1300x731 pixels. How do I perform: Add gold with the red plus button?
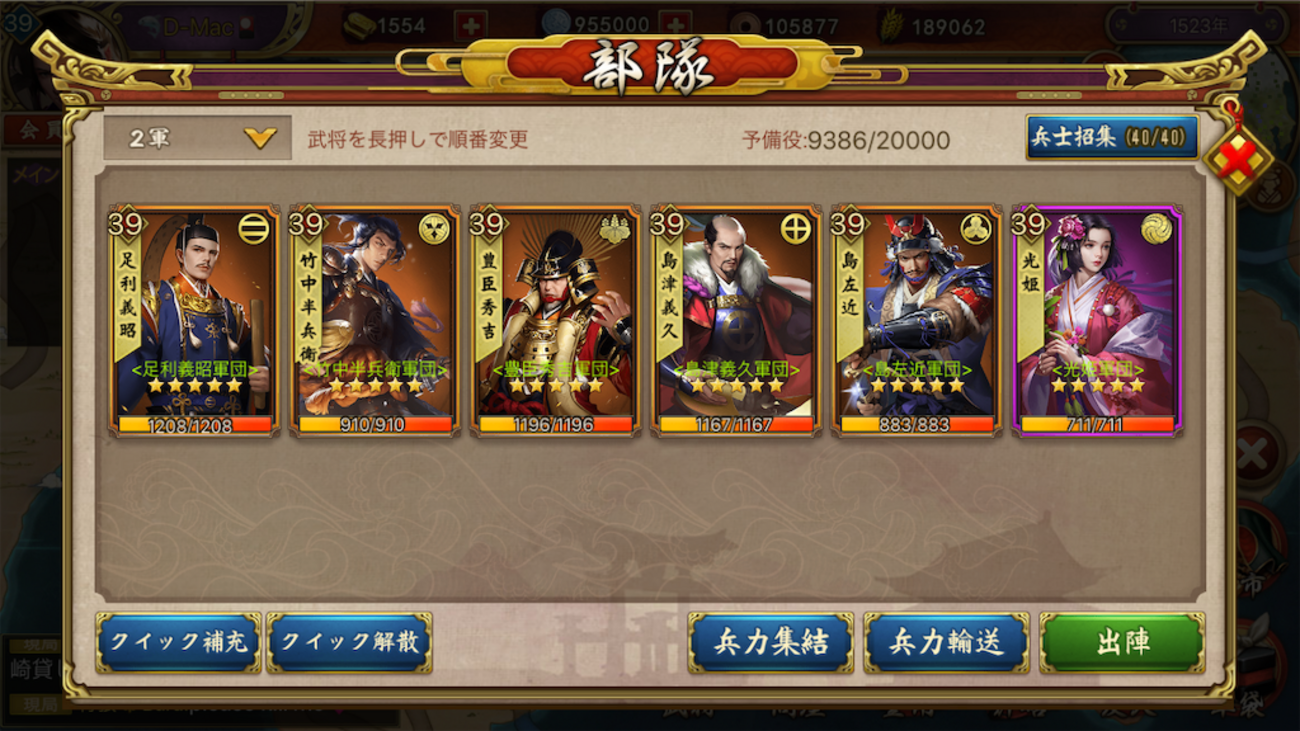471,26
